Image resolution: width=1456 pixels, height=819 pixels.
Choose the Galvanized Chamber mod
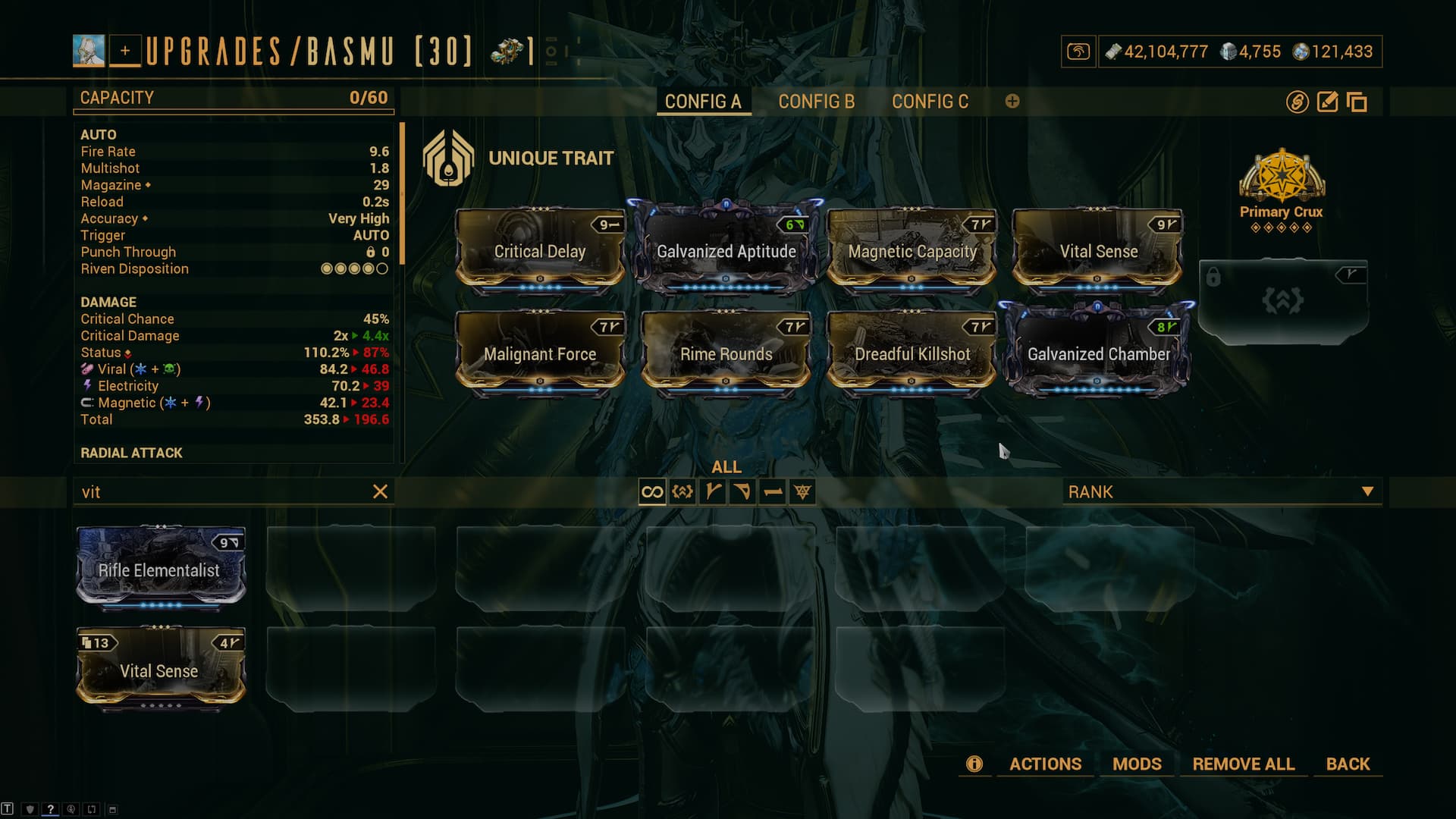click(x=1098, y=353)
